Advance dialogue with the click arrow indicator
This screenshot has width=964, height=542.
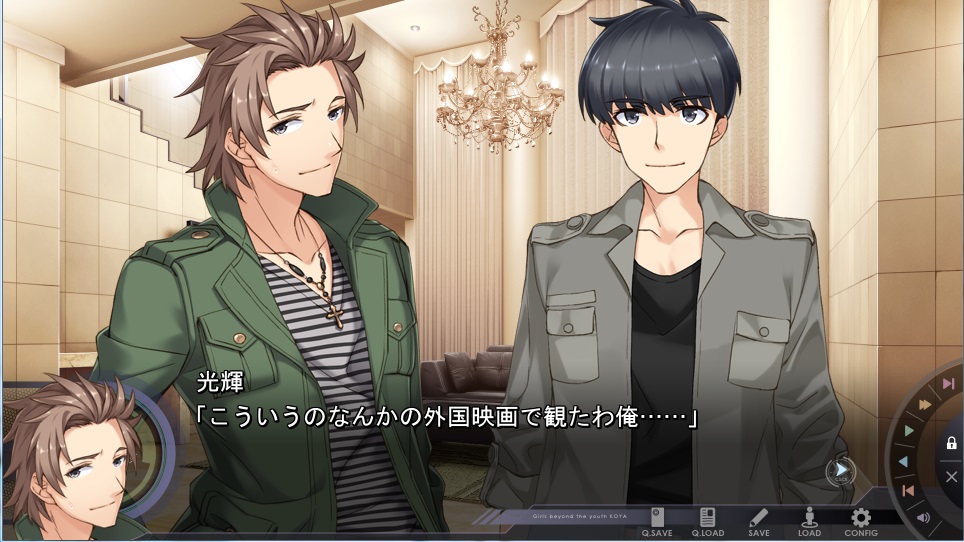841,469
